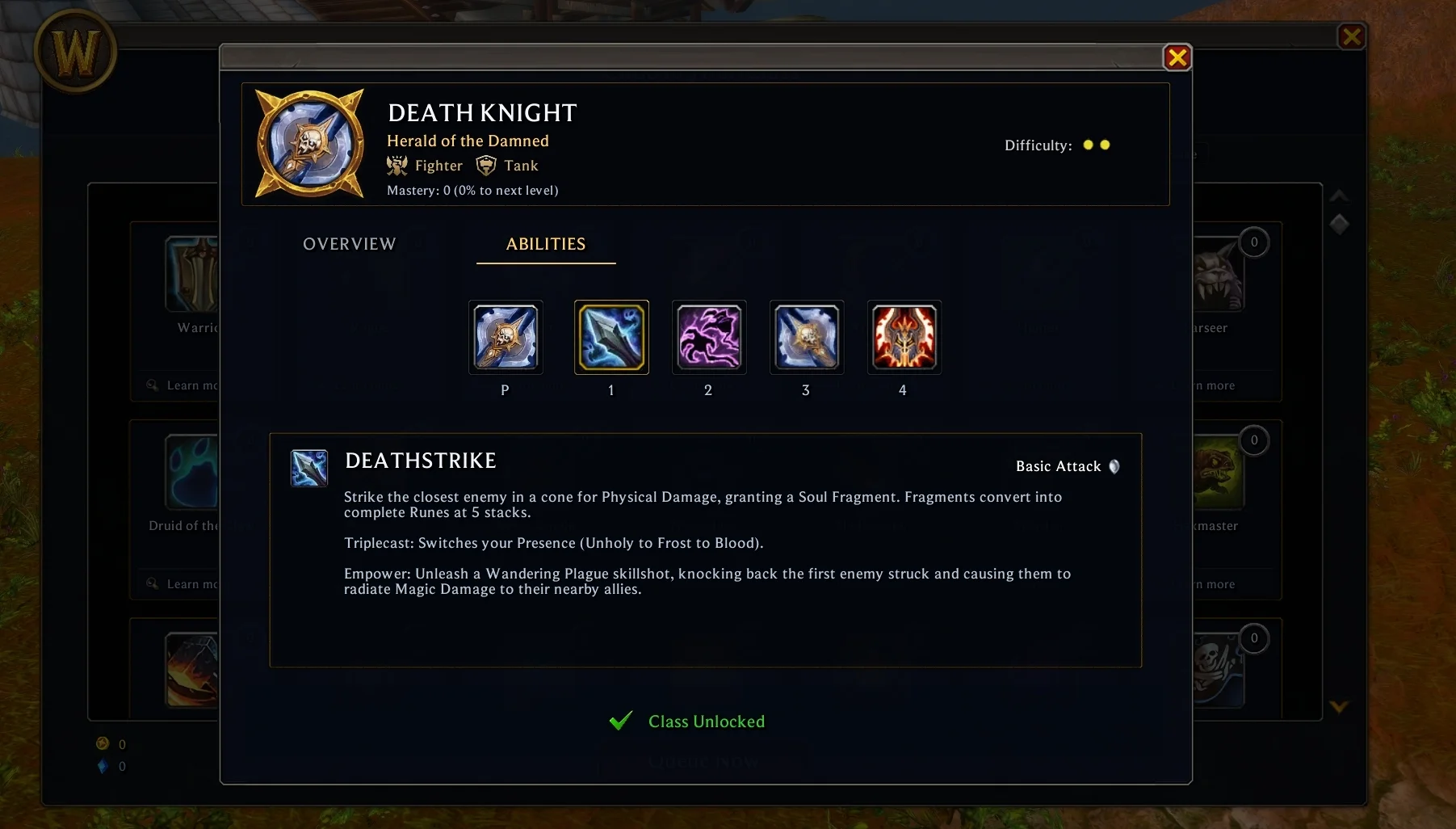The width and height of the screenshot is (1456, 829).
Task: Open Learn more under Warrior
Action: pos(184,385)
